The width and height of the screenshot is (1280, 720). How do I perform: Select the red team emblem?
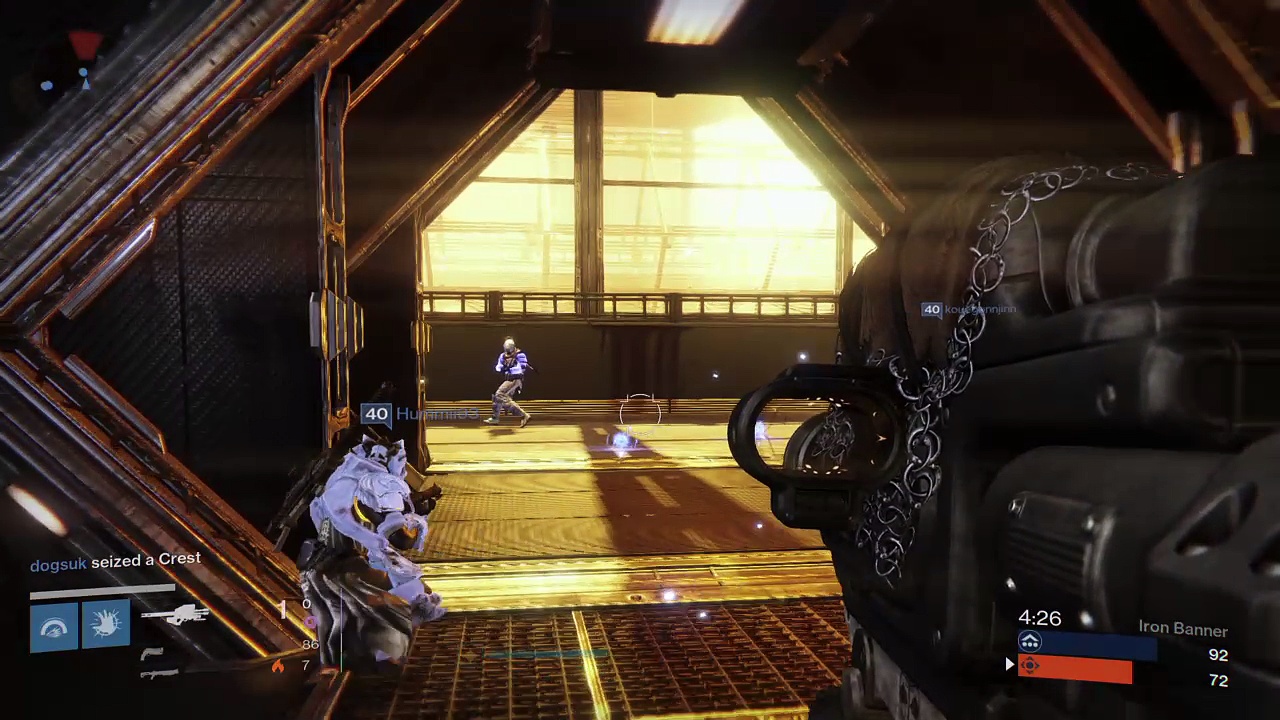[x=1030, y=666]
